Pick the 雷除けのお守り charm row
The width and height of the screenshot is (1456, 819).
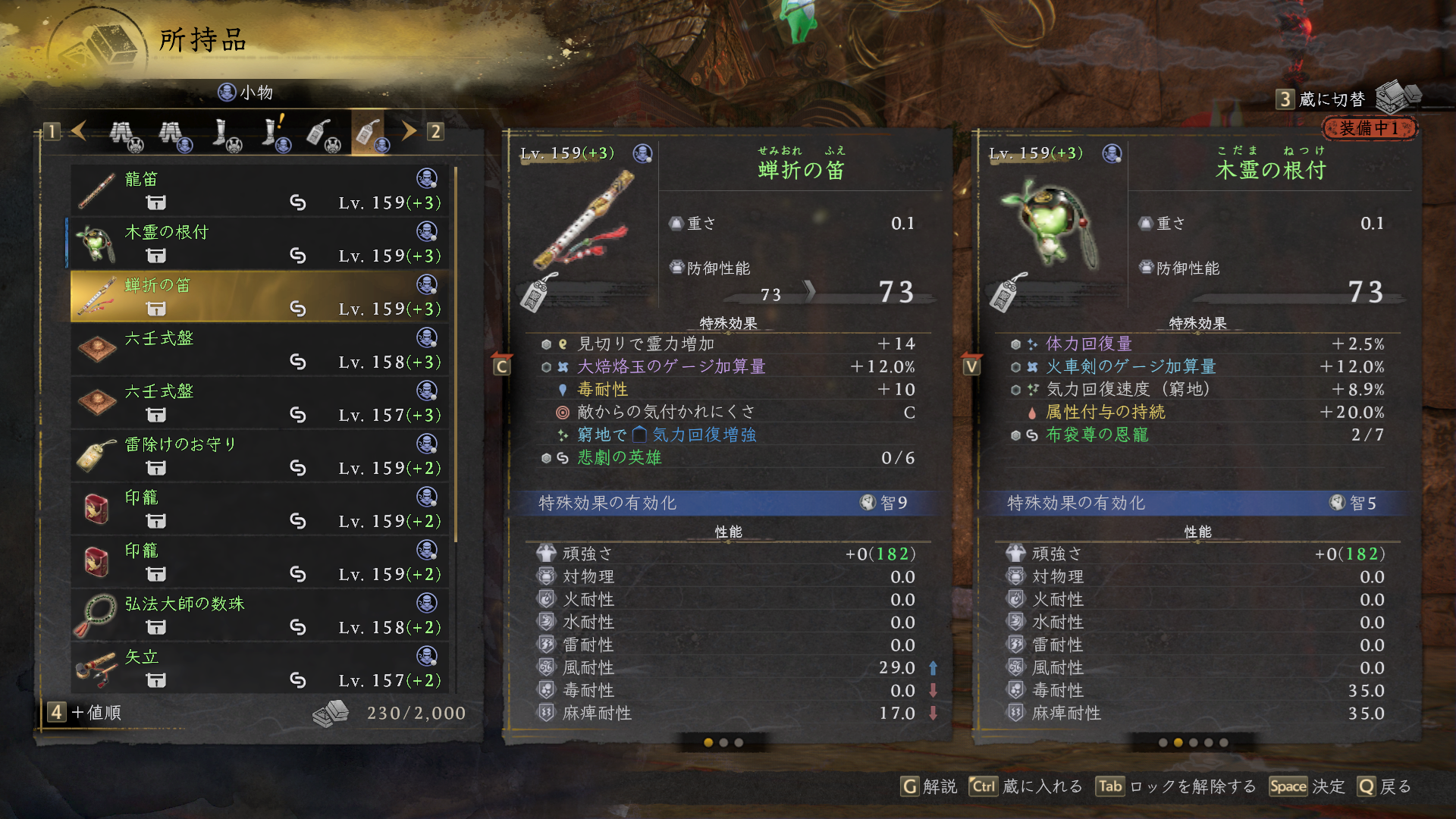pos(259,456)
